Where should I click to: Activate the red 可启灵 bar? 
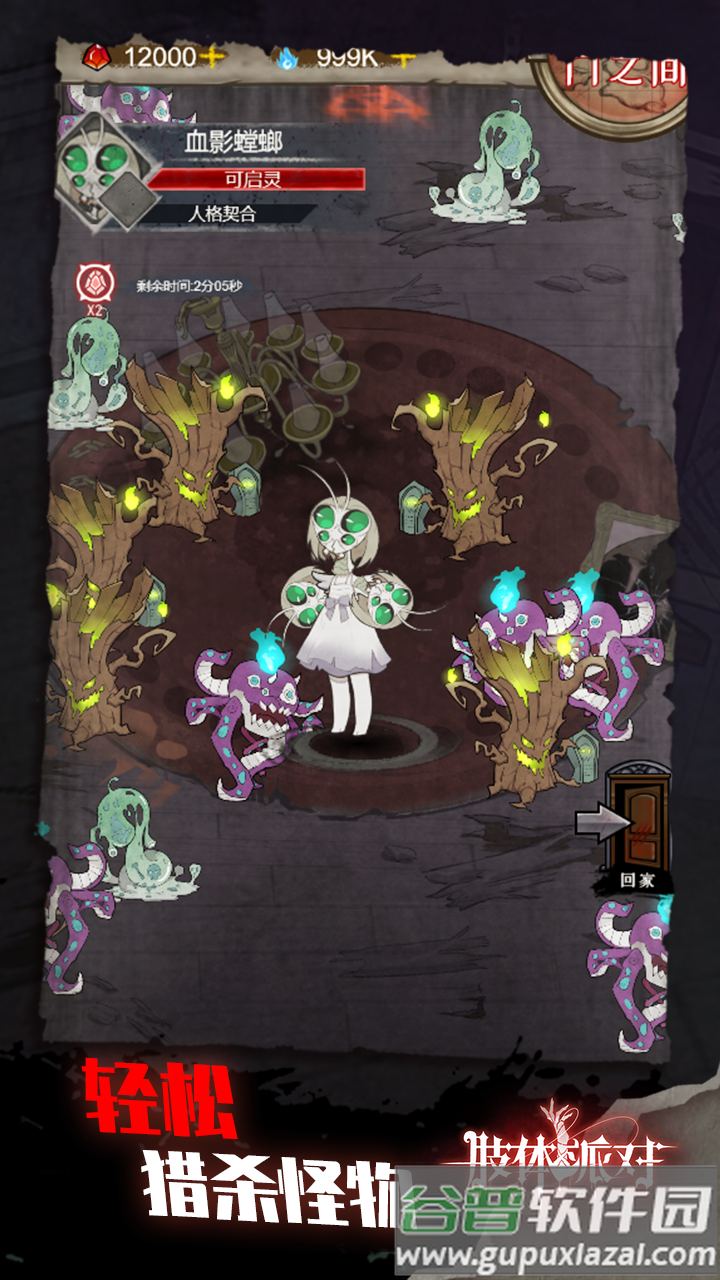(x=256, y=179)
